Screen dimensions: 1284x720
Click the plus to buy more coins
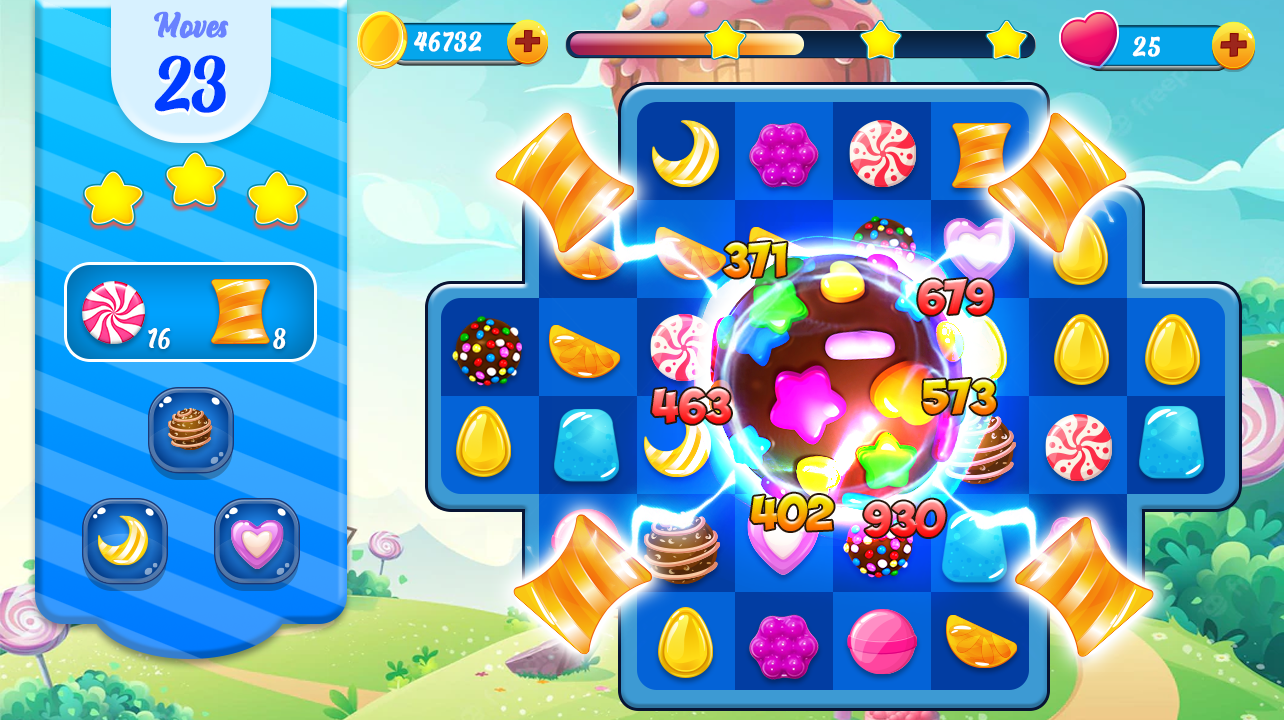point(529,41)
